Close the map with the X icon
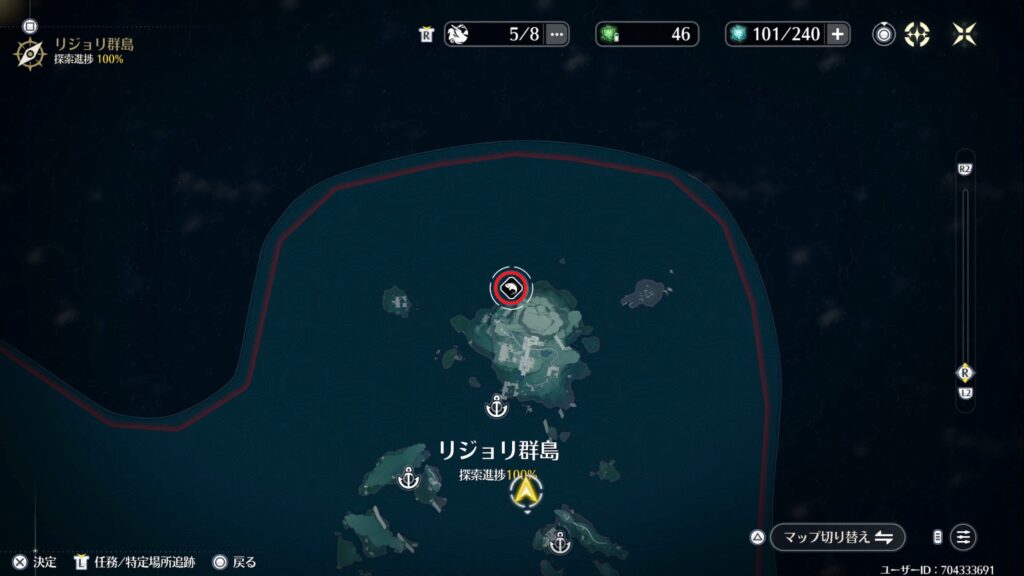 coord(965,34)
